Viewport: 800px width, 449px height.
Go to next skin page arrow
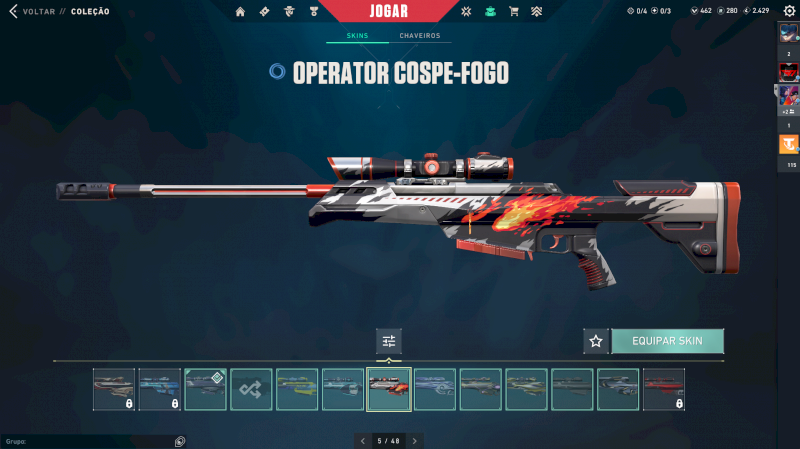(x=415, y=440)
